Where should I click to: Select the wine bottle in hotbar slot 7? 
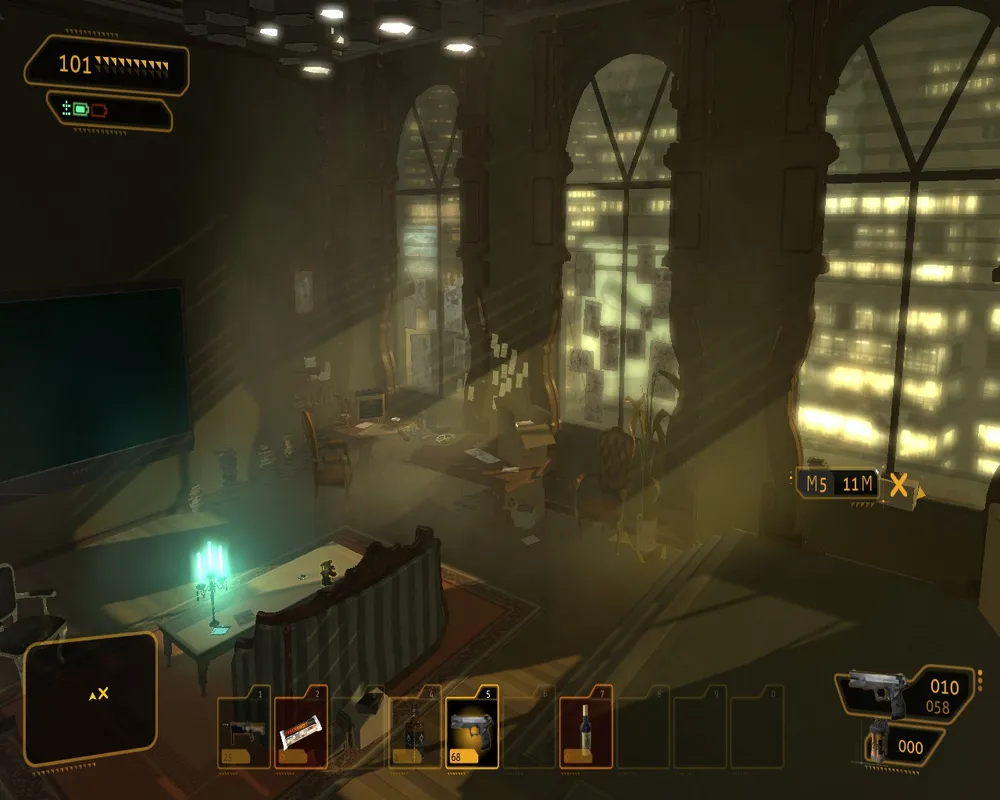585,731
